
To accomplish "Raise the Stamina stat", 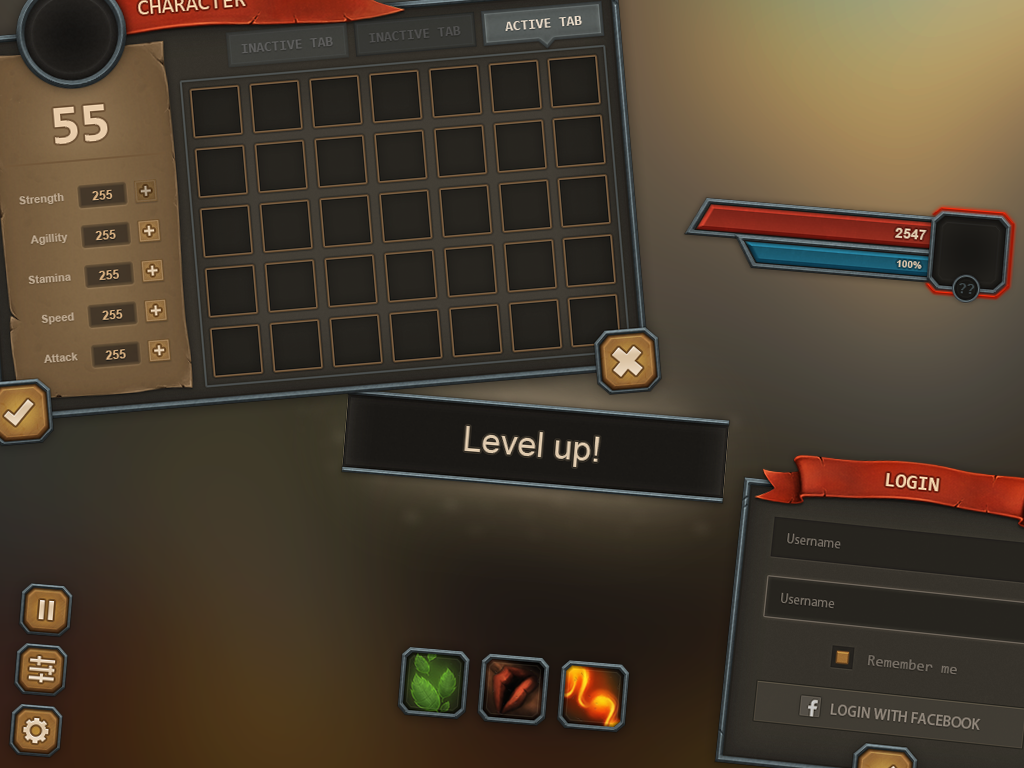I will pos(152,270).
